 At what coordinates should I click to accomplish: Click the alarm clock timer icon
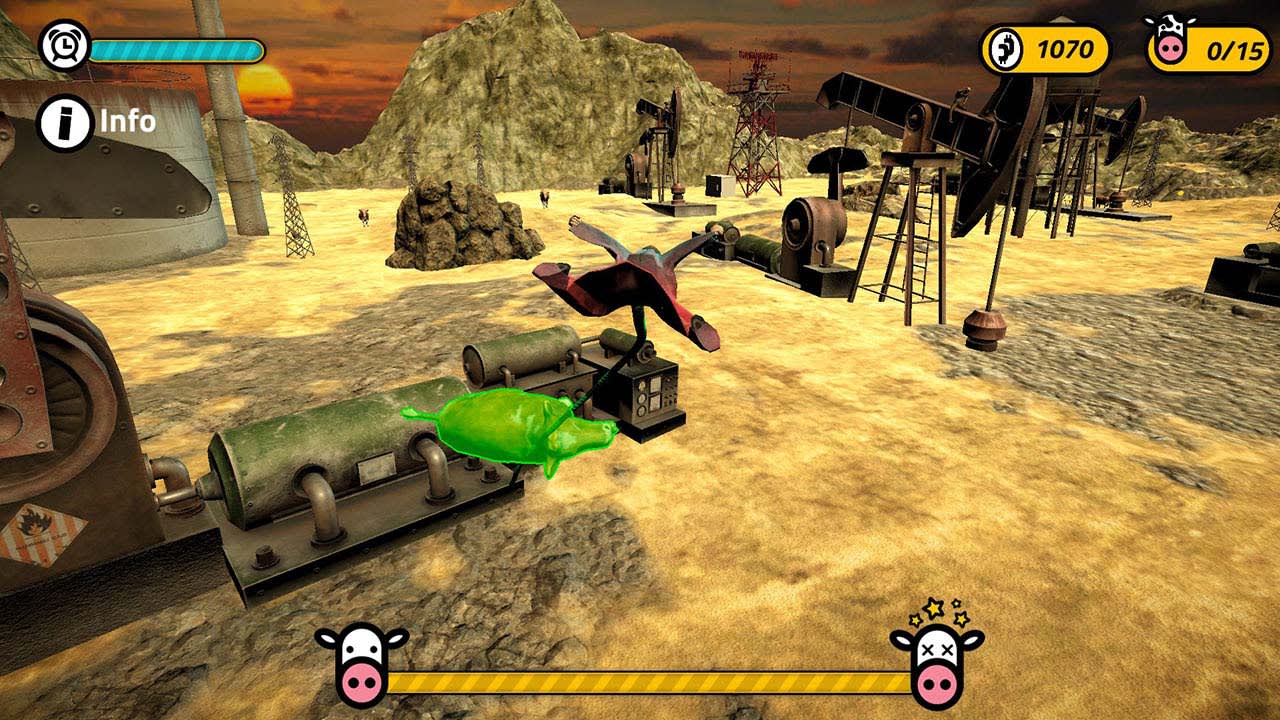tap(65, 45)
